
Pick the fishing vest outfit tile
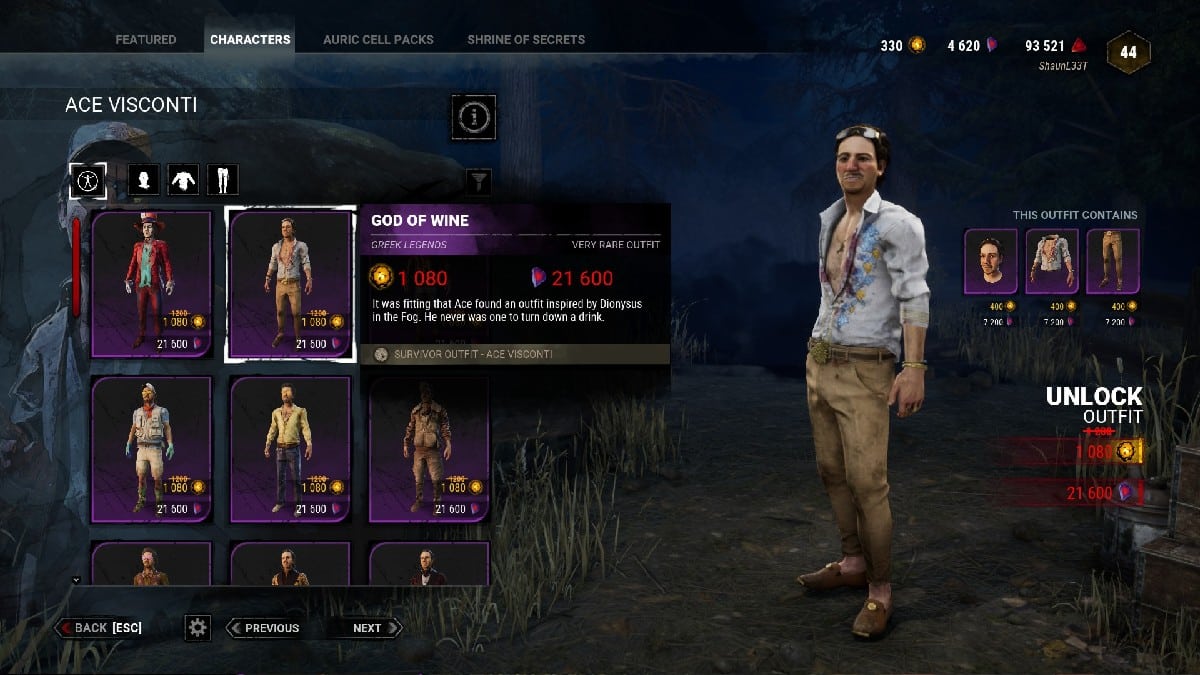[152, 449]
